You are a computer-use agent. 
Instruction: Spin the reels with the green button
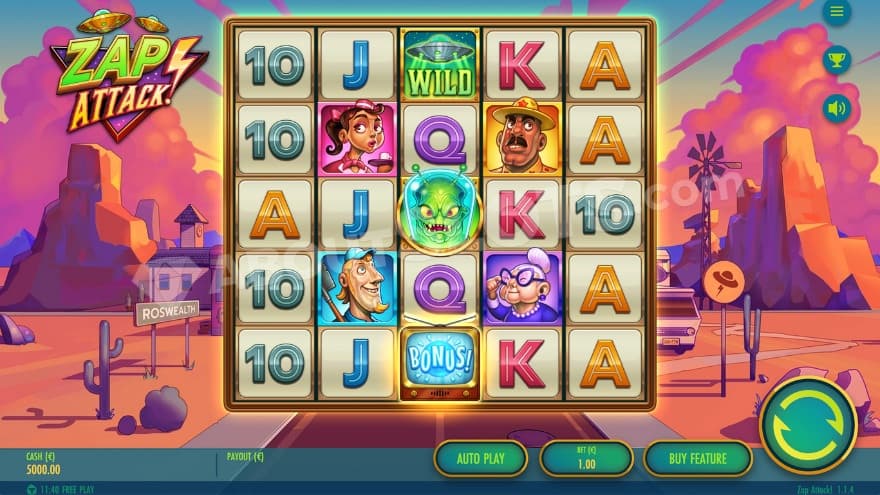click(x=808, y=425)
